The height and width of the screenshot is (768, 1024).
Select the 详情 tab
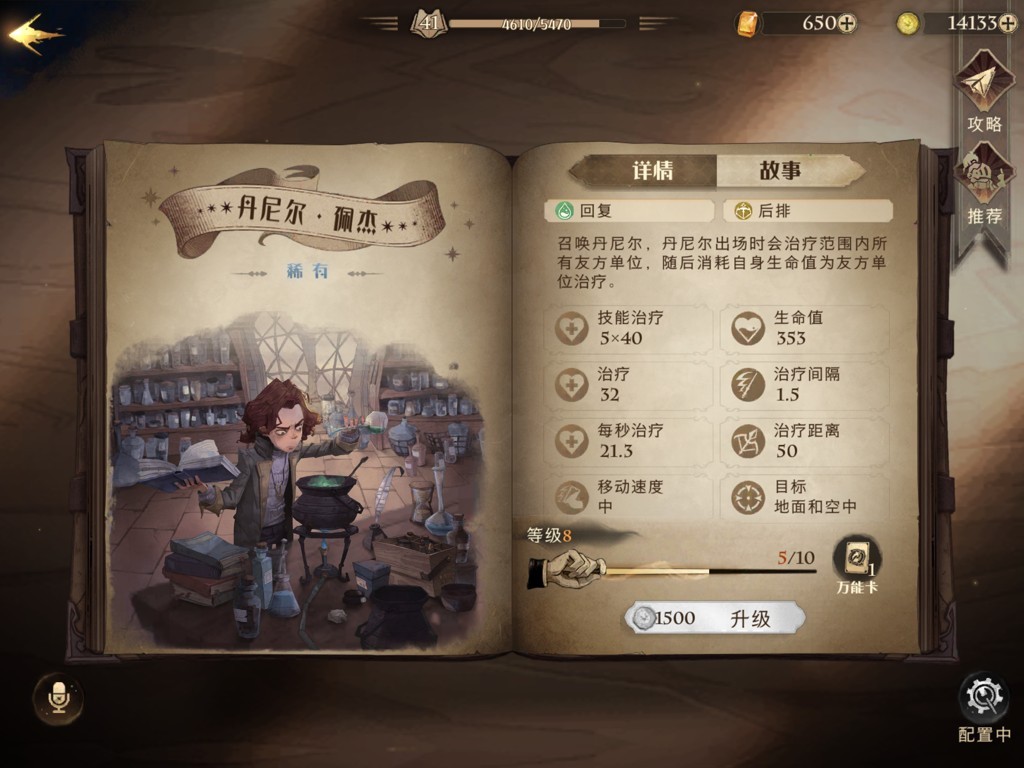tap(652, 171)
